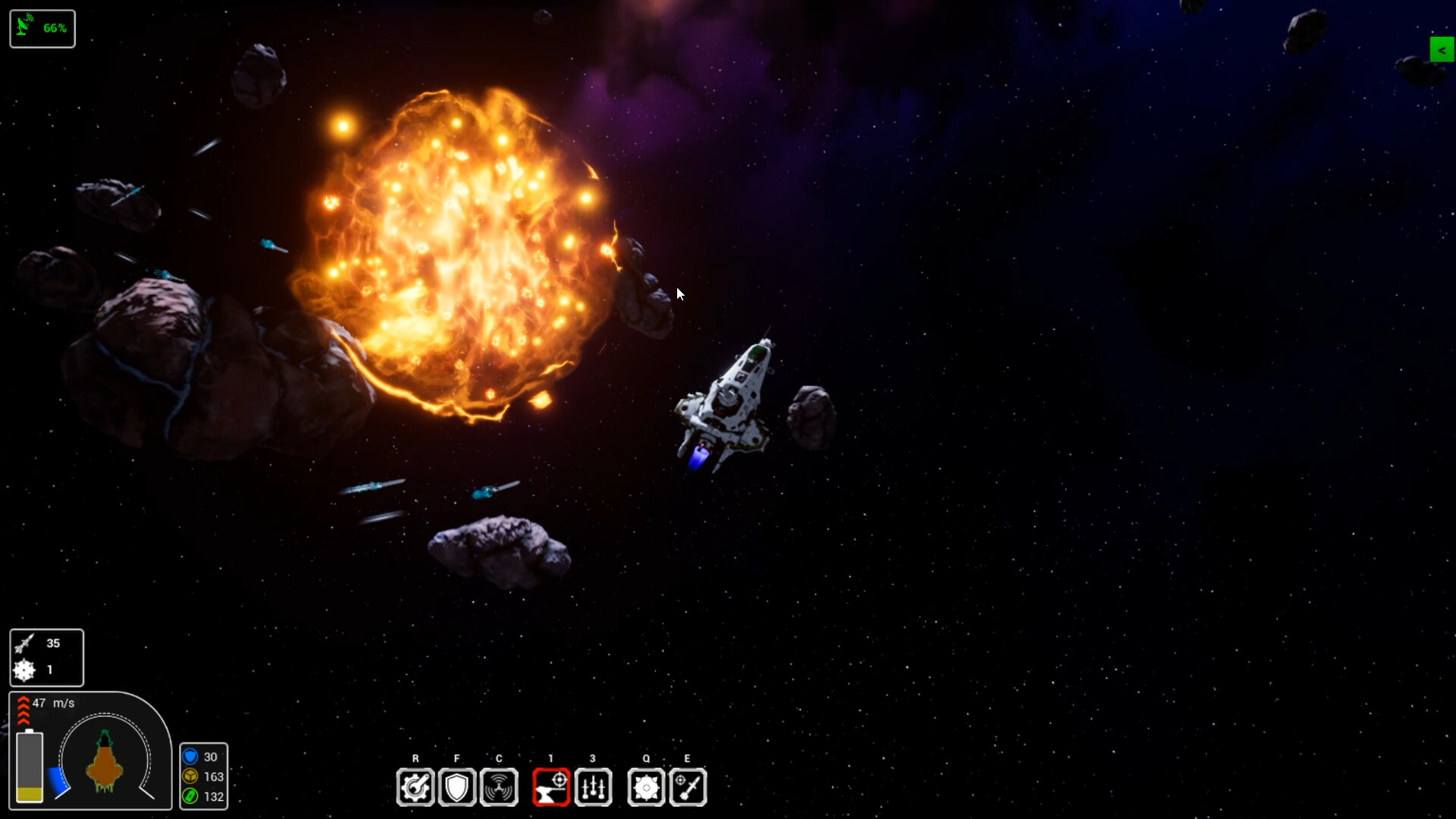Activate the shield ability on the F slot
The height and width of the screenshot is (819, 1456).
[x=457, y=787]
